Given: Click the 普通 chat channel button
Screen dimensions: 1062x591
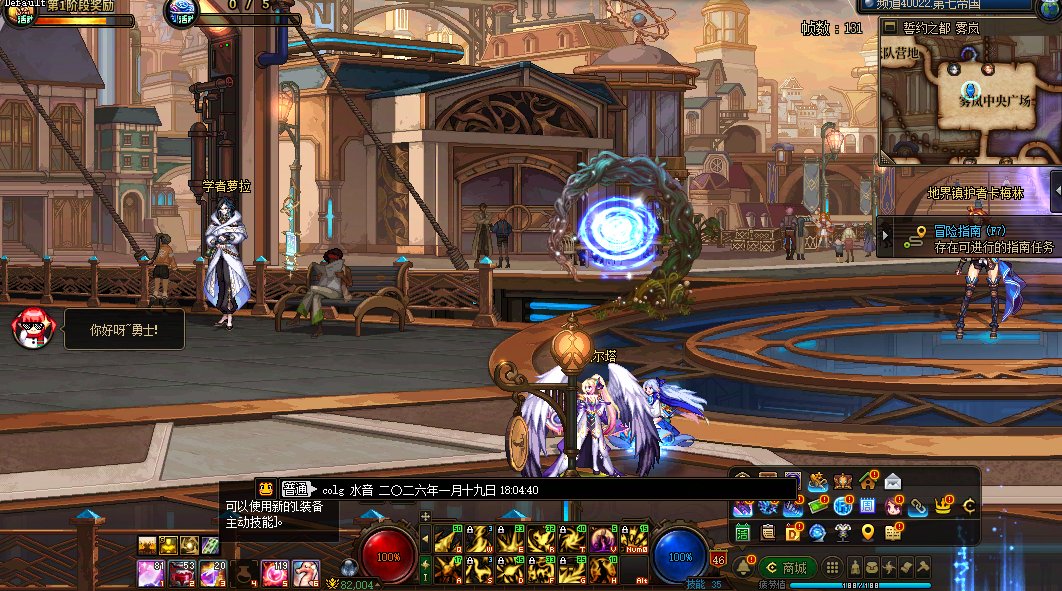Looking at the screenshot, I should 294,489.
